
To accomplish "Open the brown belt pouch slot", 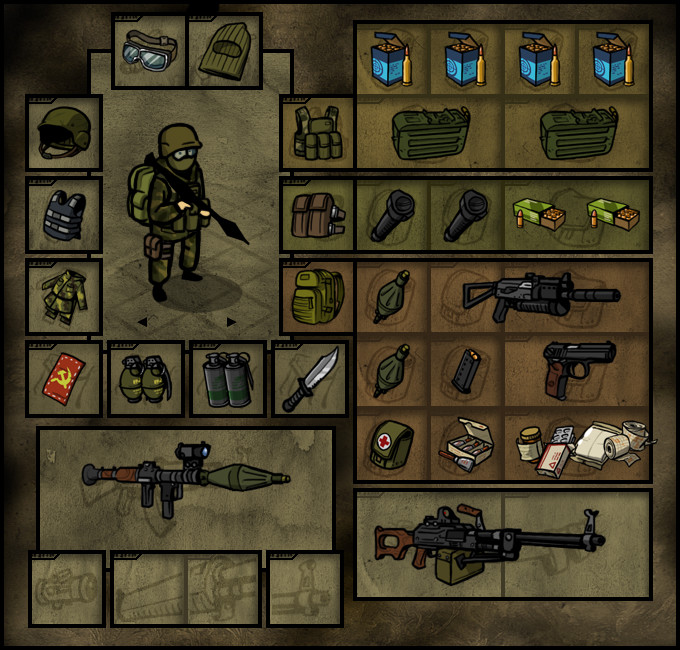I will click(x=318, y=215).
